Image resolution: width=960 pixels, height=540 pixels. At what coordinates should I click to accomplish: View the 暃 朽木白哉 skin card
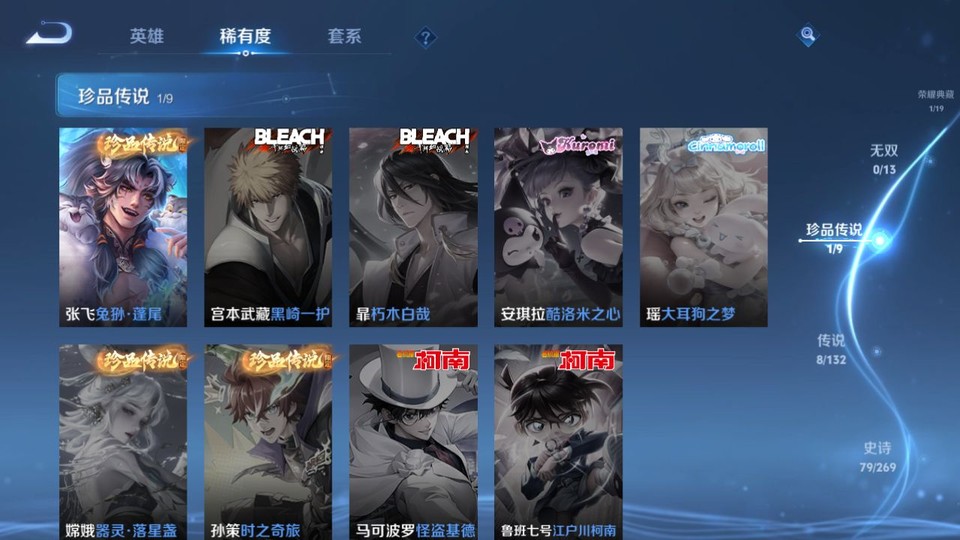point(413,227)
